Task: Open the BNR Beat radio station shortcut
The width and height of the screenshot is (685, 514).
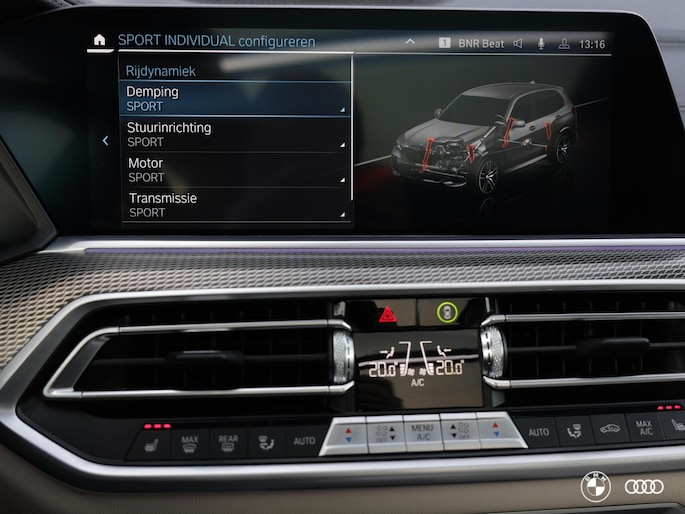Action: (472, 44)
